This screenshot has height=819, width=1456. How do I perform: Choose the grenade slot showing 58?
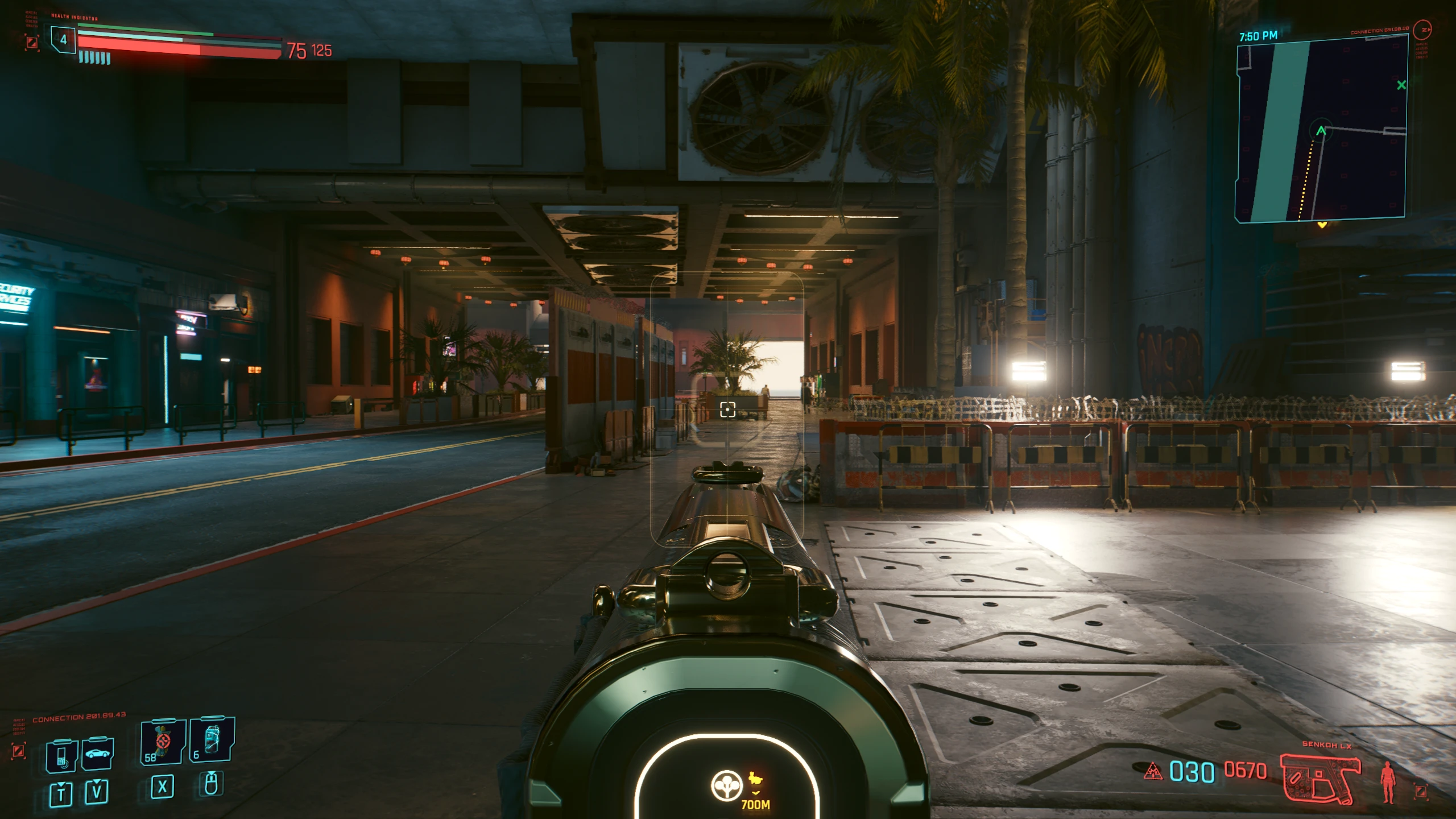(163, 742)
